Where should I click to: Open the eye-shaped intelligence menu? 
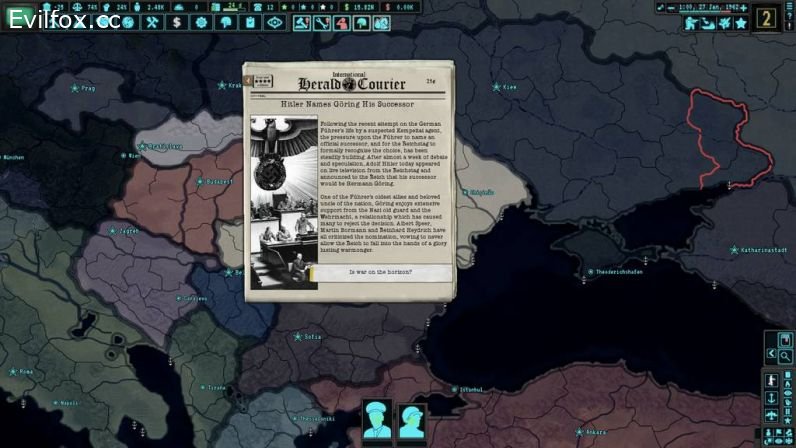(274, 22)
